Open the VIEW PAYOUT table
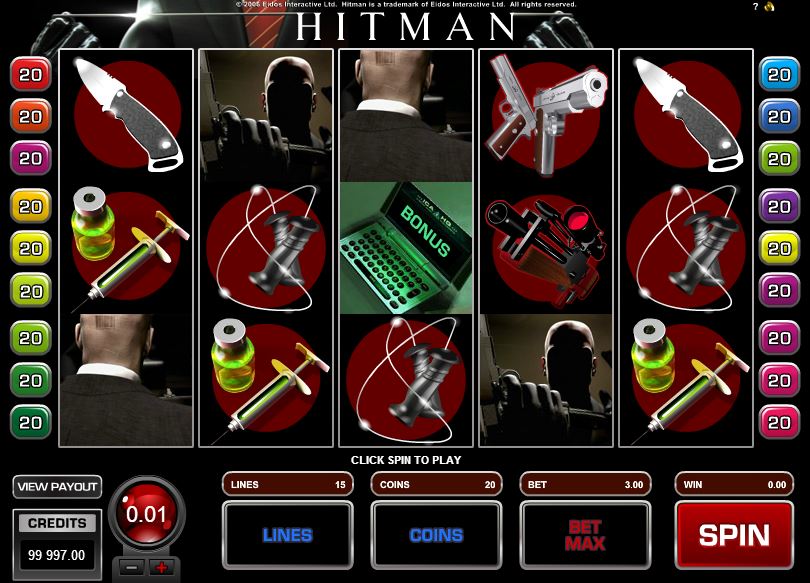 point(58,487)
